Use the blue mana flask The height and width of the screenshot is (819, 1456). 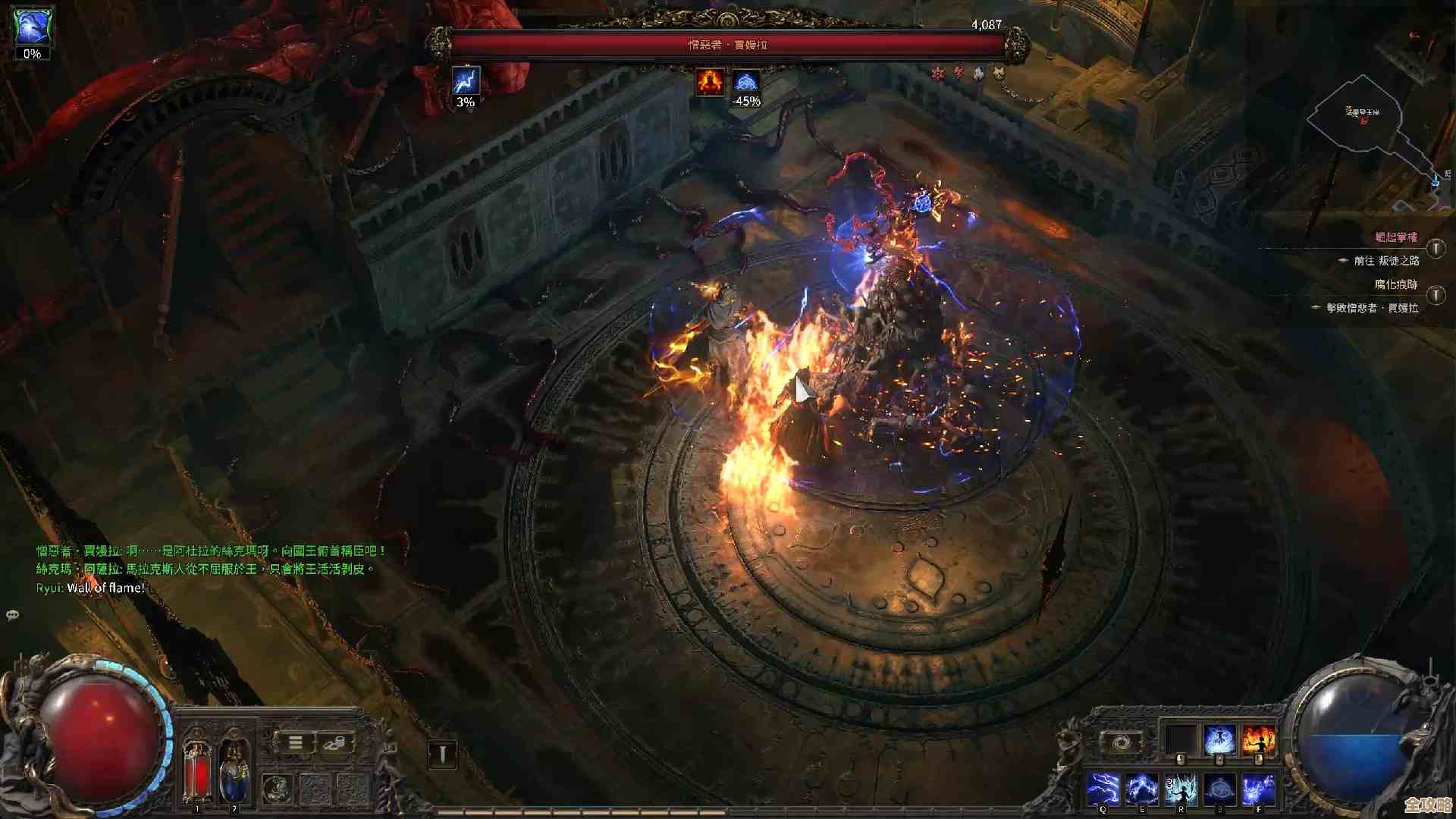click(x=233, y=773)
